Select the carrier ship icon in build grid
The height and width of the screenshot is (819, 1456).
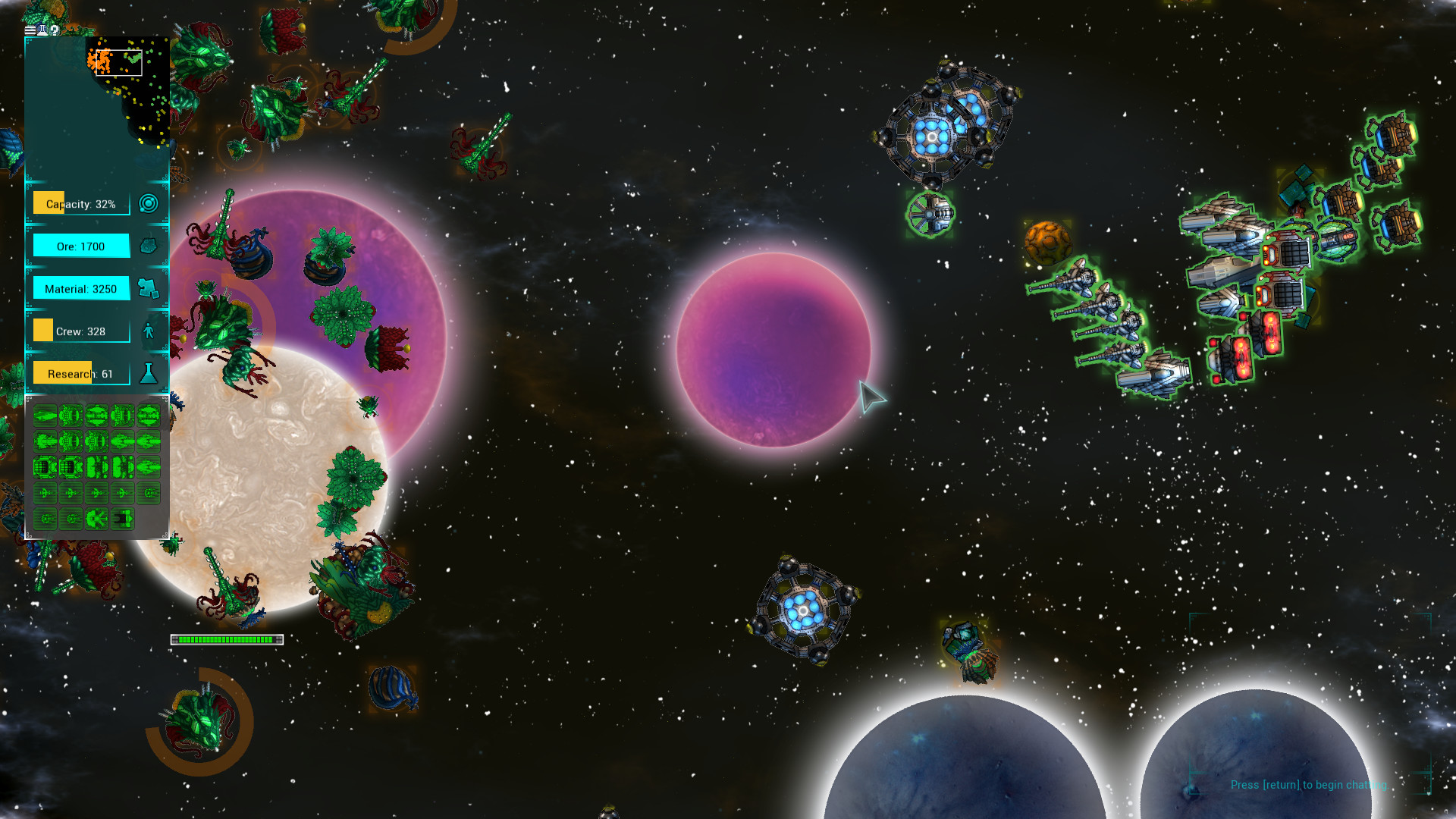point(45,416)
